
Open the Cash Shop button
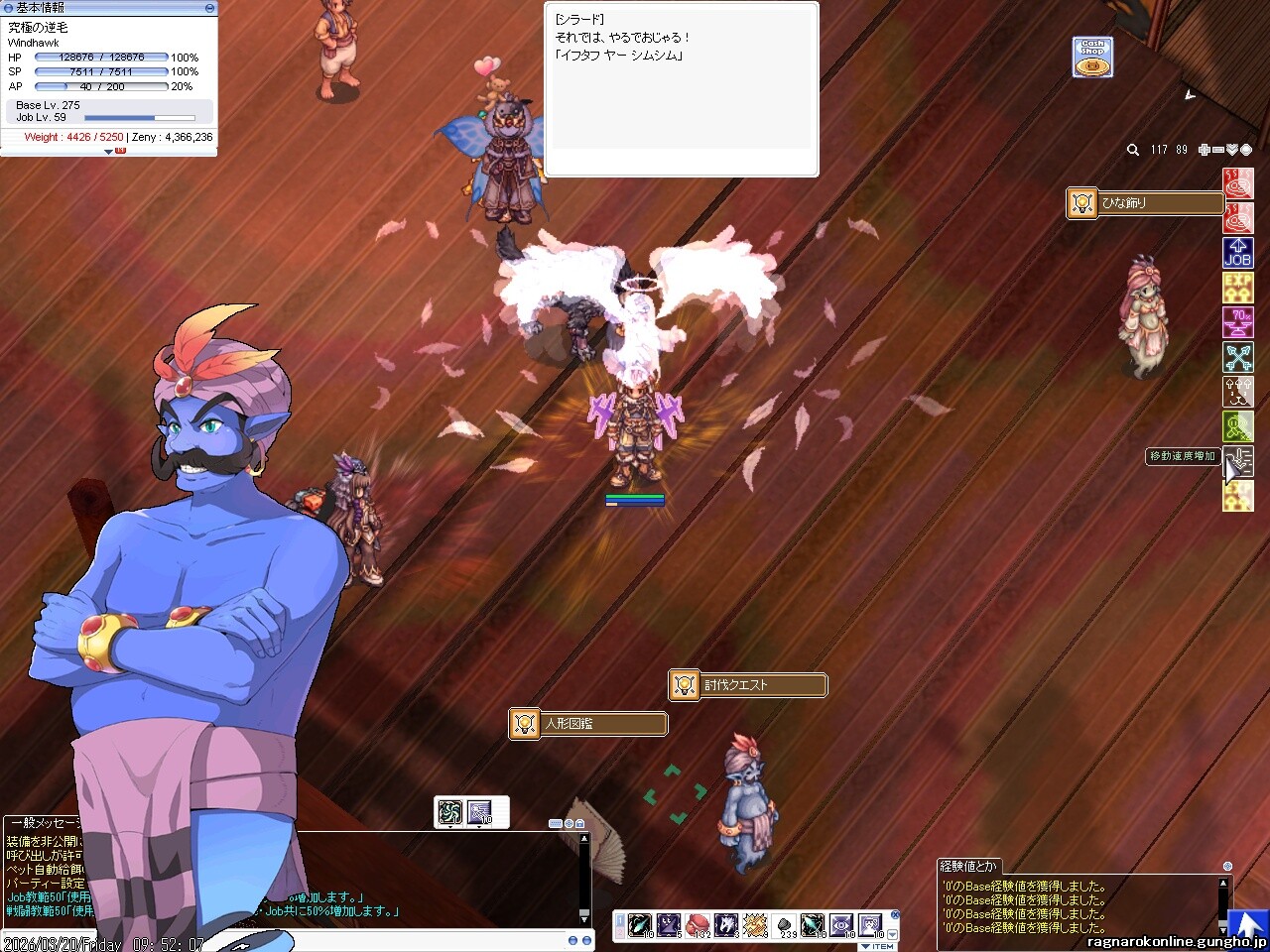pyautogui.click(x=1092, y=58)
